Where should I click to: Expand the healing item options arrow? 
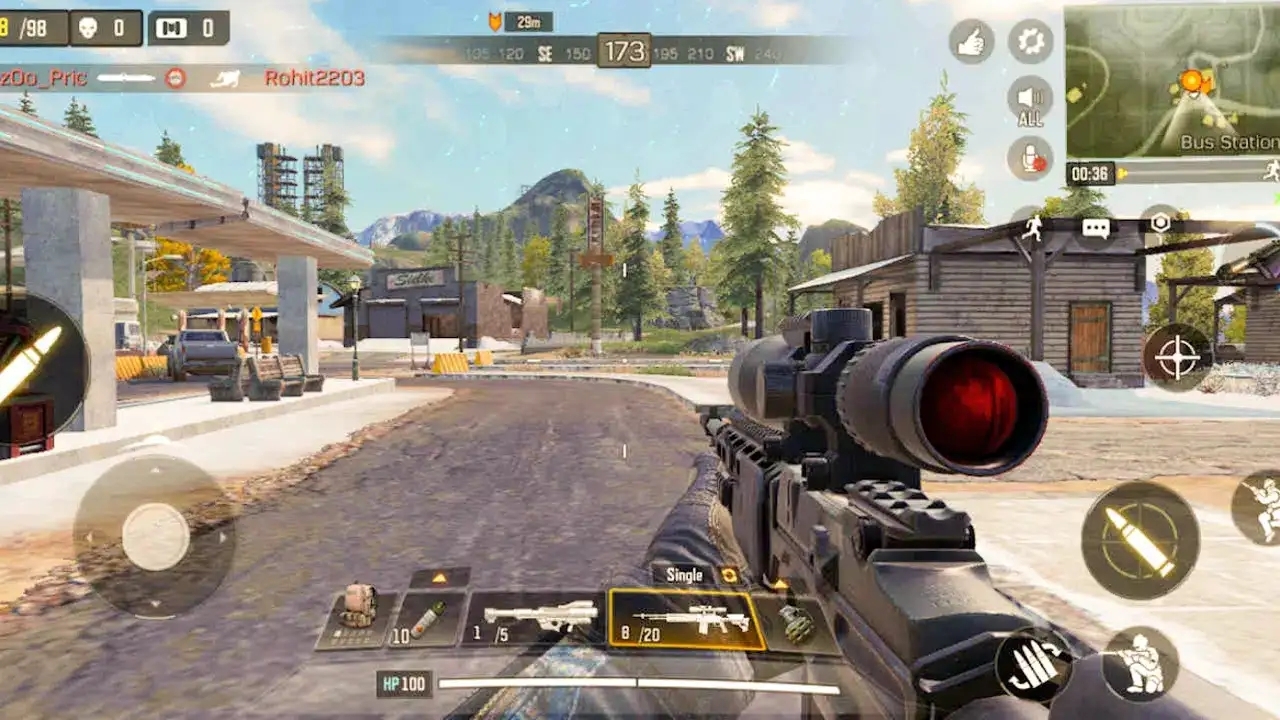440,578
